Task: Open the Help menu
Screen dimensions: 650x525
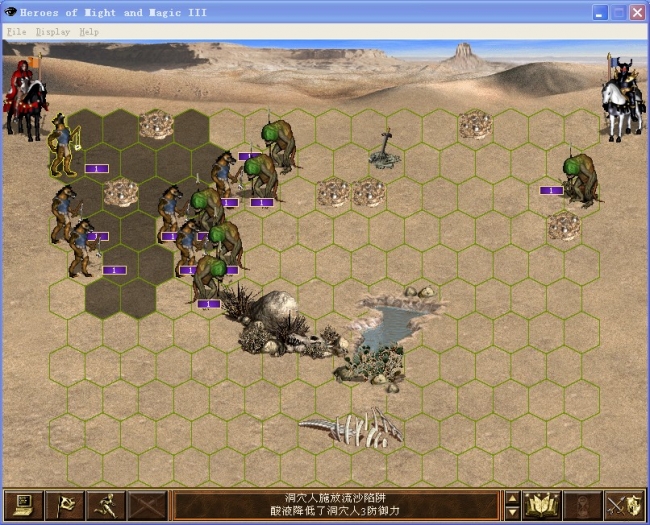Action: click(x=89, y=32)
